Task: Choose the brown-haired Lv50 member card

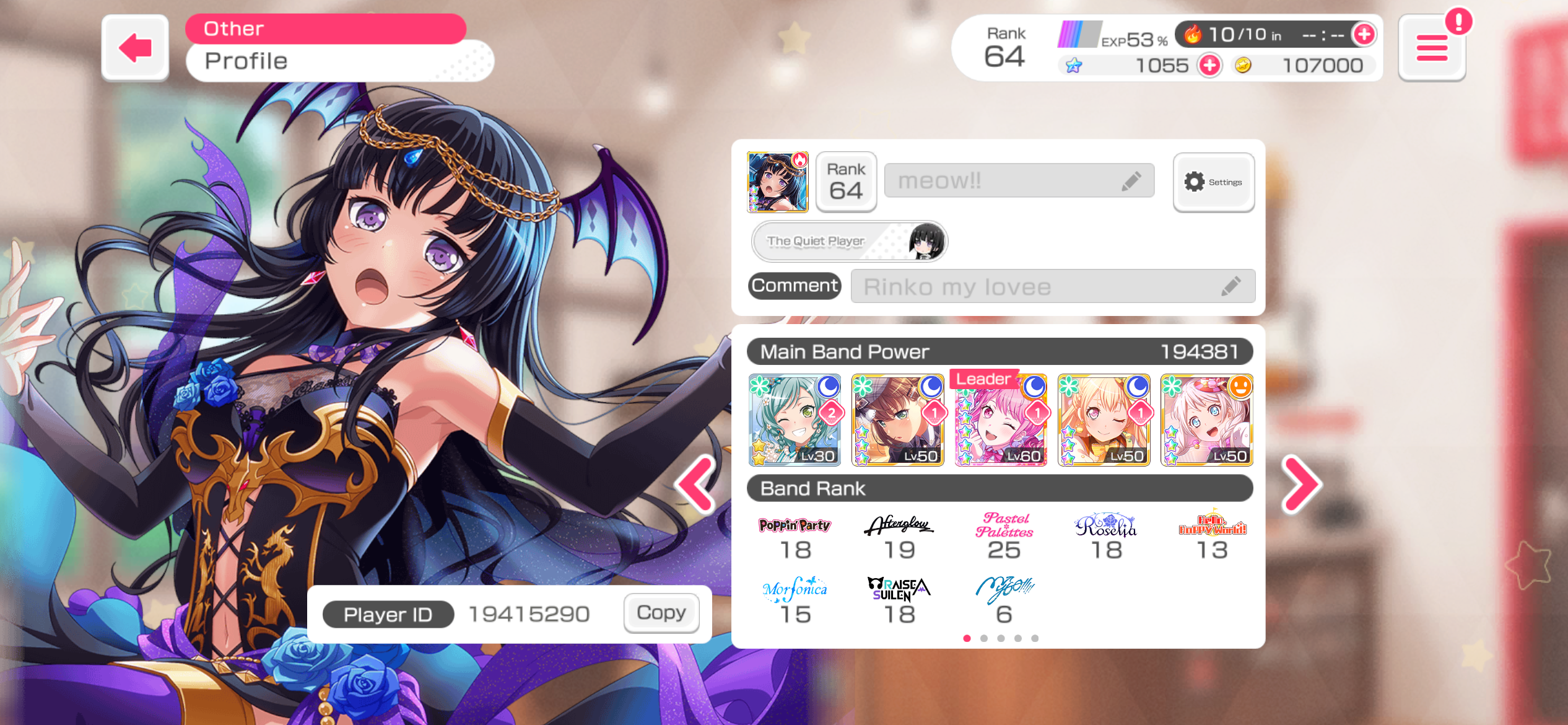Action: pyautogui.click(x=898, y=420)
